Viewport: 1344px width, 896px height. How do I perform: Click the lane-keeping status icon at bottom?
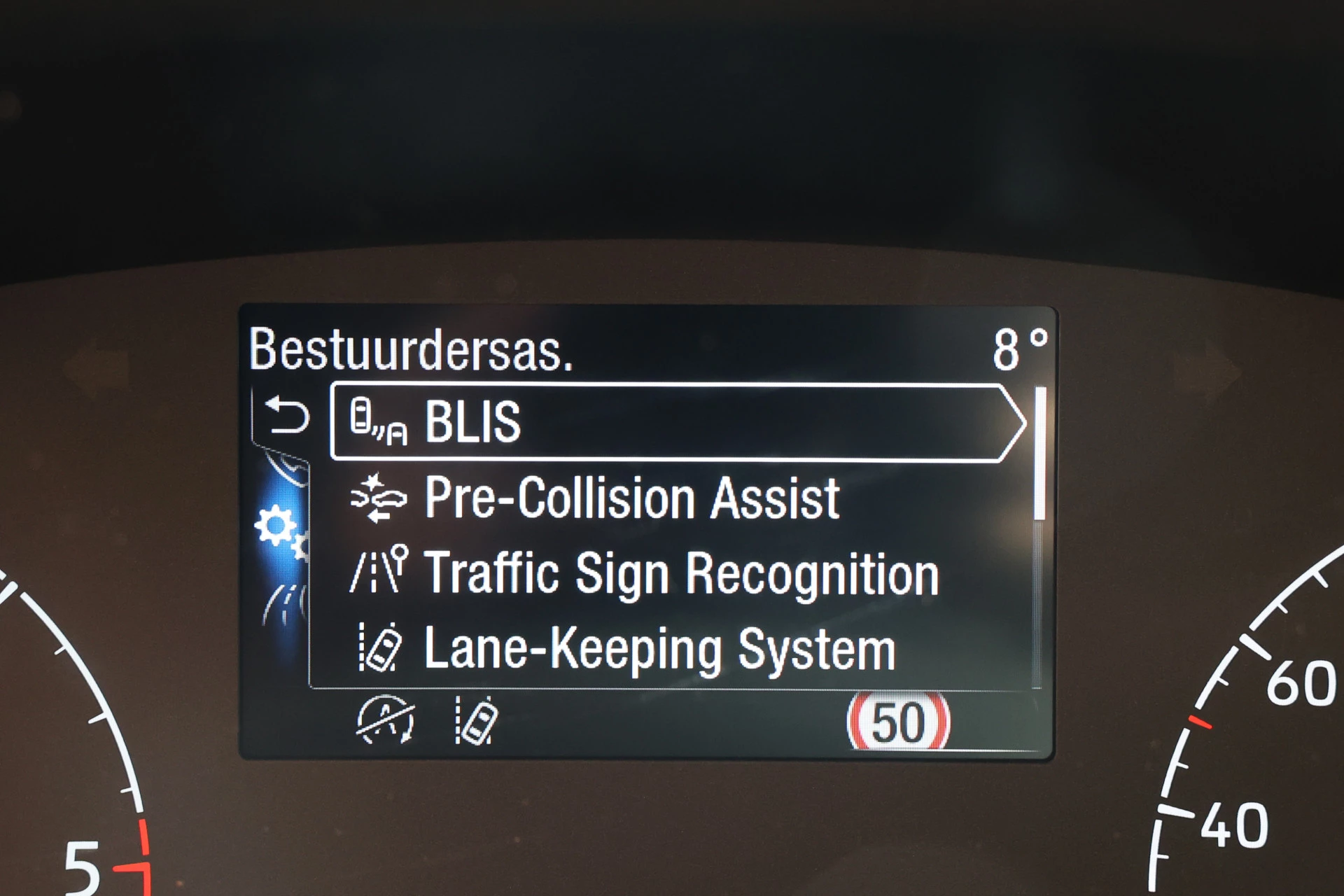[x=477, y=720]
